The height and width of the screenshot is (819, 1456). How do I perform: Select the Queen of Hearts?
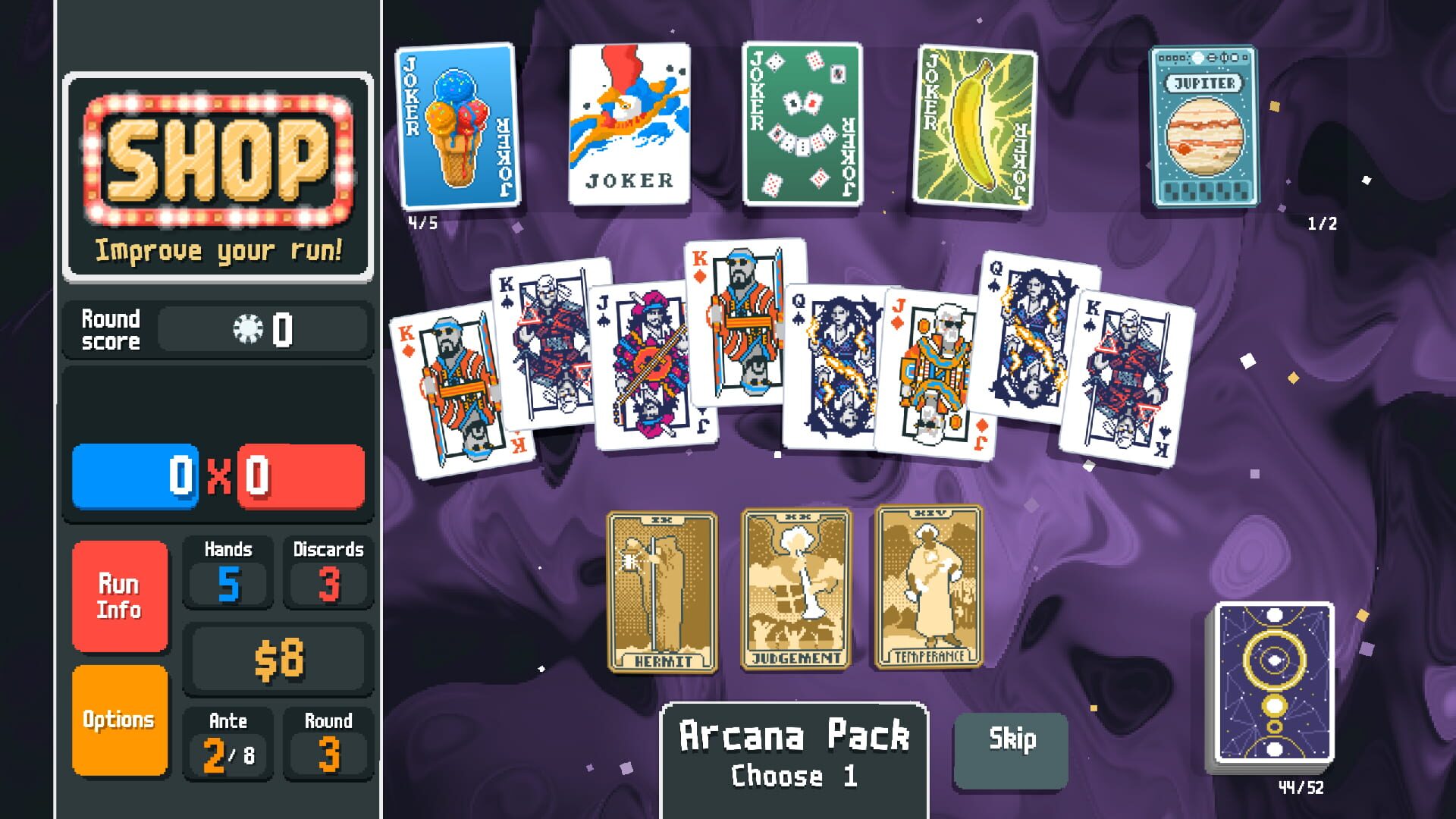[827, 364]
